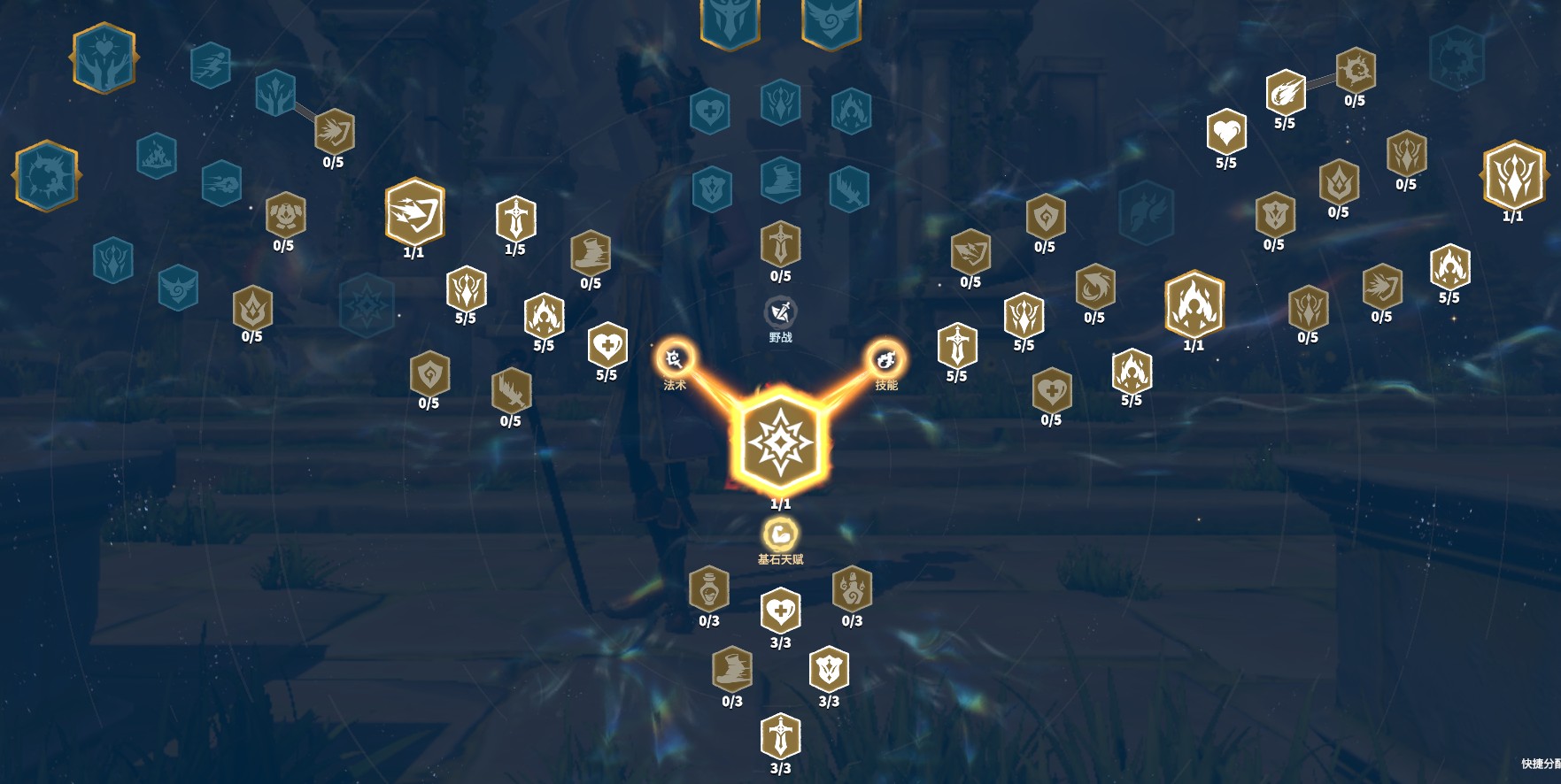Select the shield crest node marked 3/3
This screenshot has width=1561, height=784.
[827, 668]
